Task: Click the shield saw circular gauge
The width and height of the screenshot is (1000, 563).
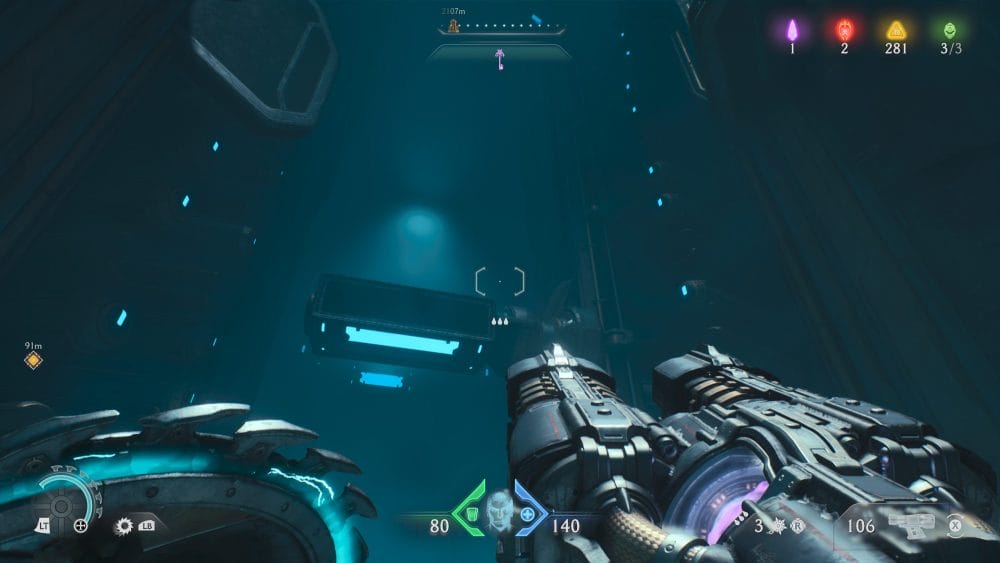Action: tap(61, 504)
